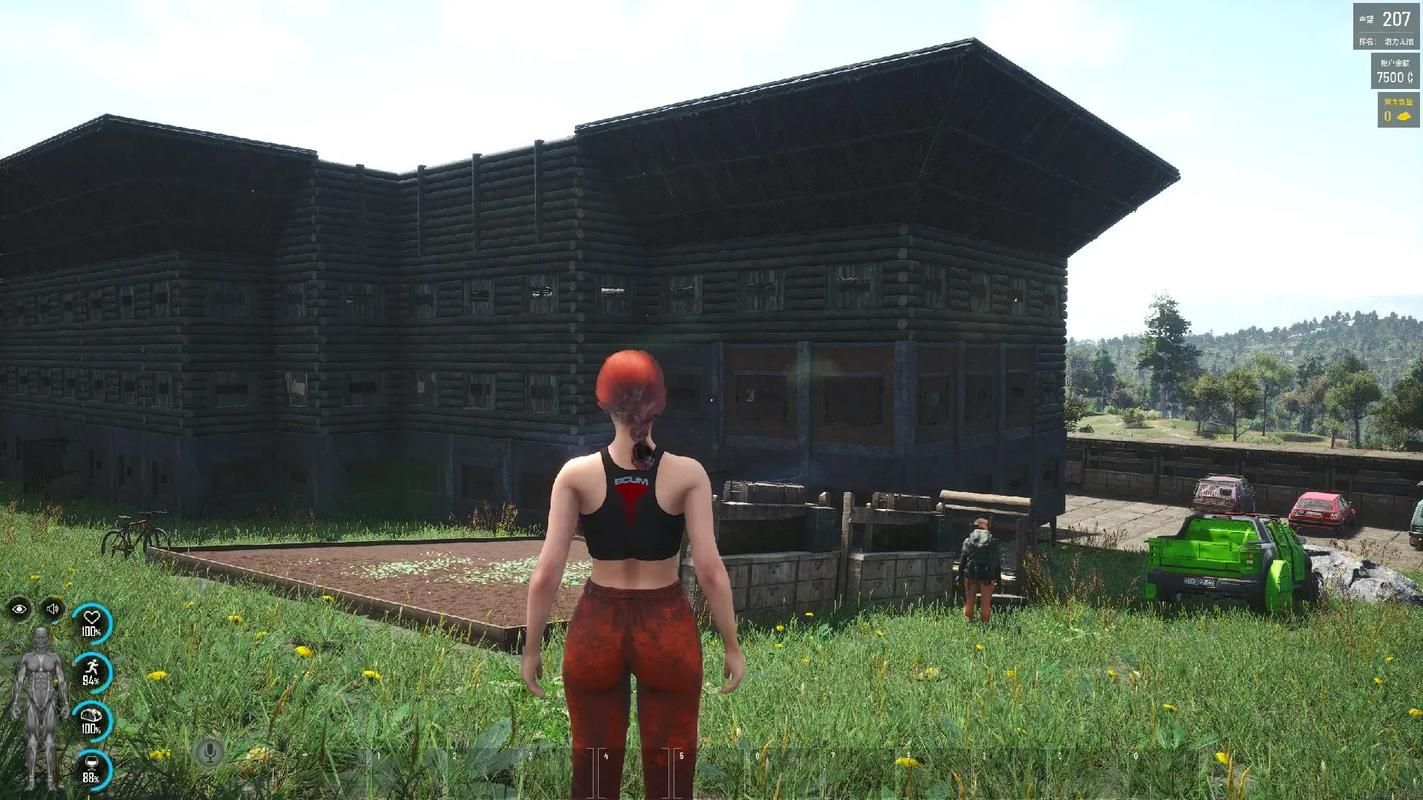Viewport: 1423px width, 800px height.
Task: Toggle the eye visibility indicator icon
Action: click(19, 608)
